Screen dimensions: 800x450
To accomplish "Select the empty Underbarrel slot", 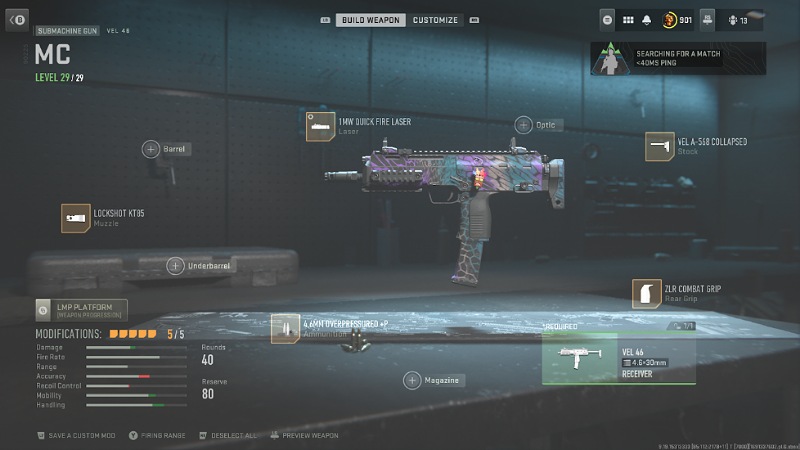I will [176, 265].
